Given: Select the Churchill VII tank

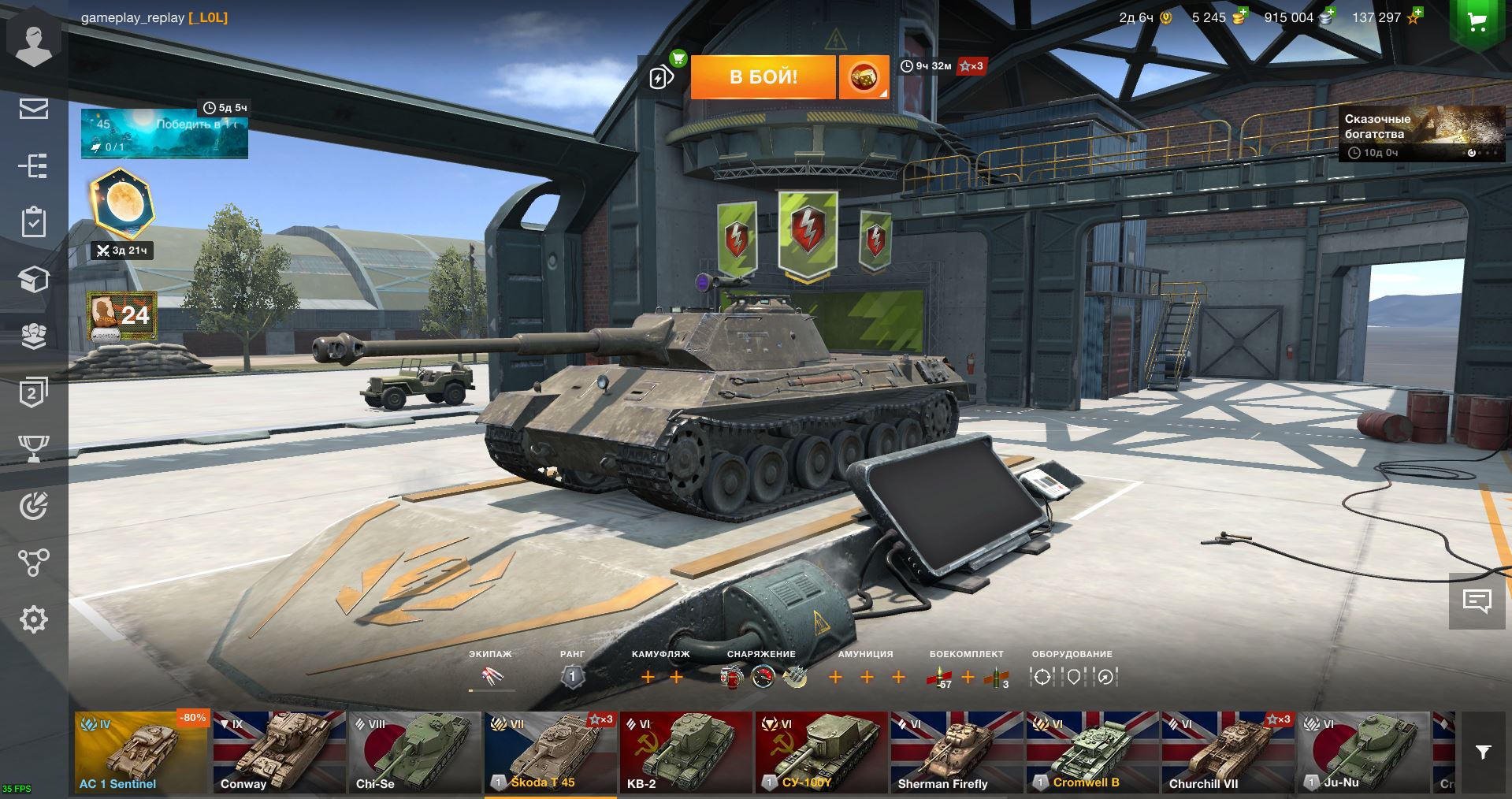Looking at the screenshot, I should click(x=1228, y=753).
